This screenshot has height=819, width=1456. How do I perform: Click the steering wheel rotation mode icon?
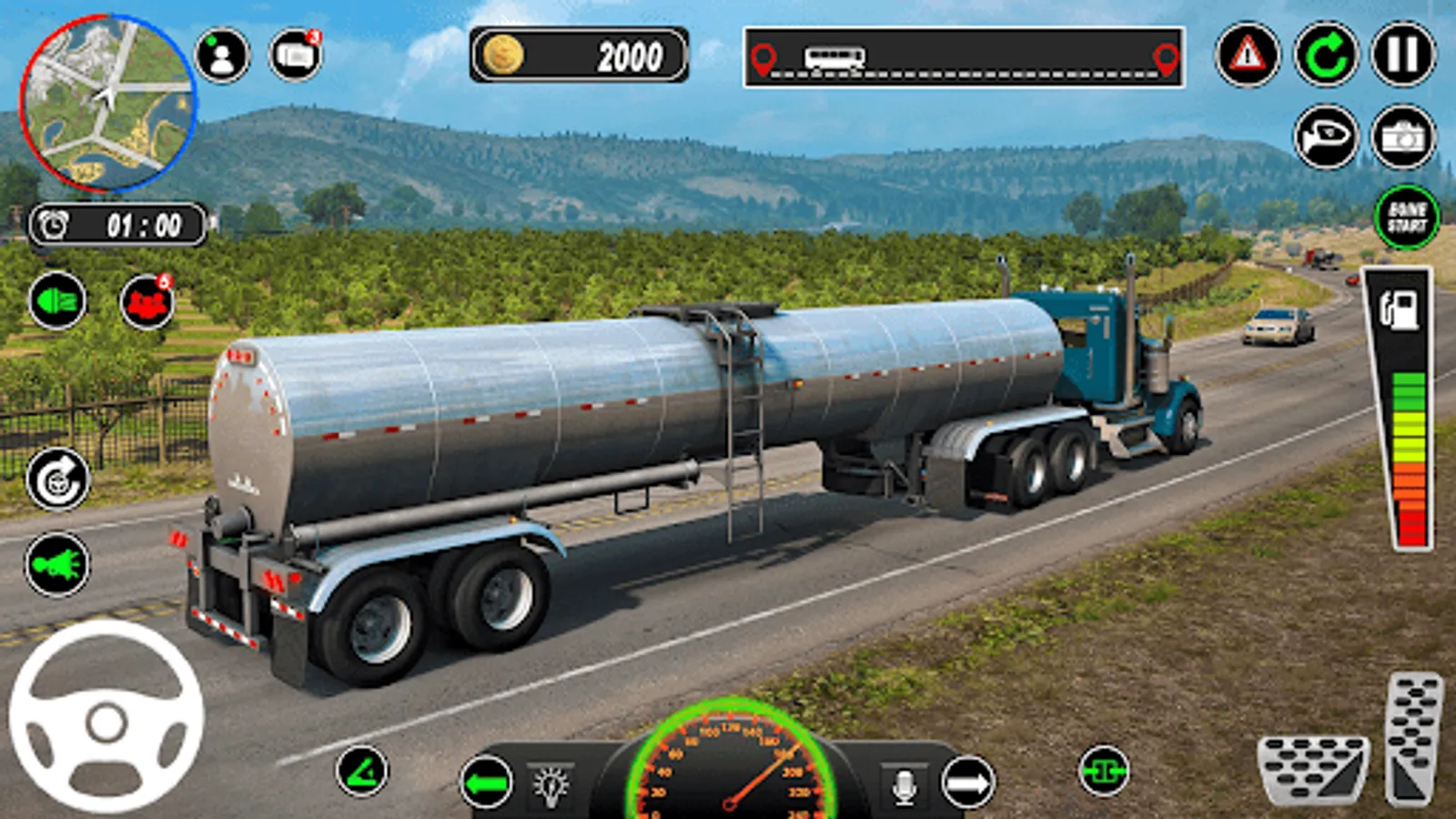(x=57, y=480)
